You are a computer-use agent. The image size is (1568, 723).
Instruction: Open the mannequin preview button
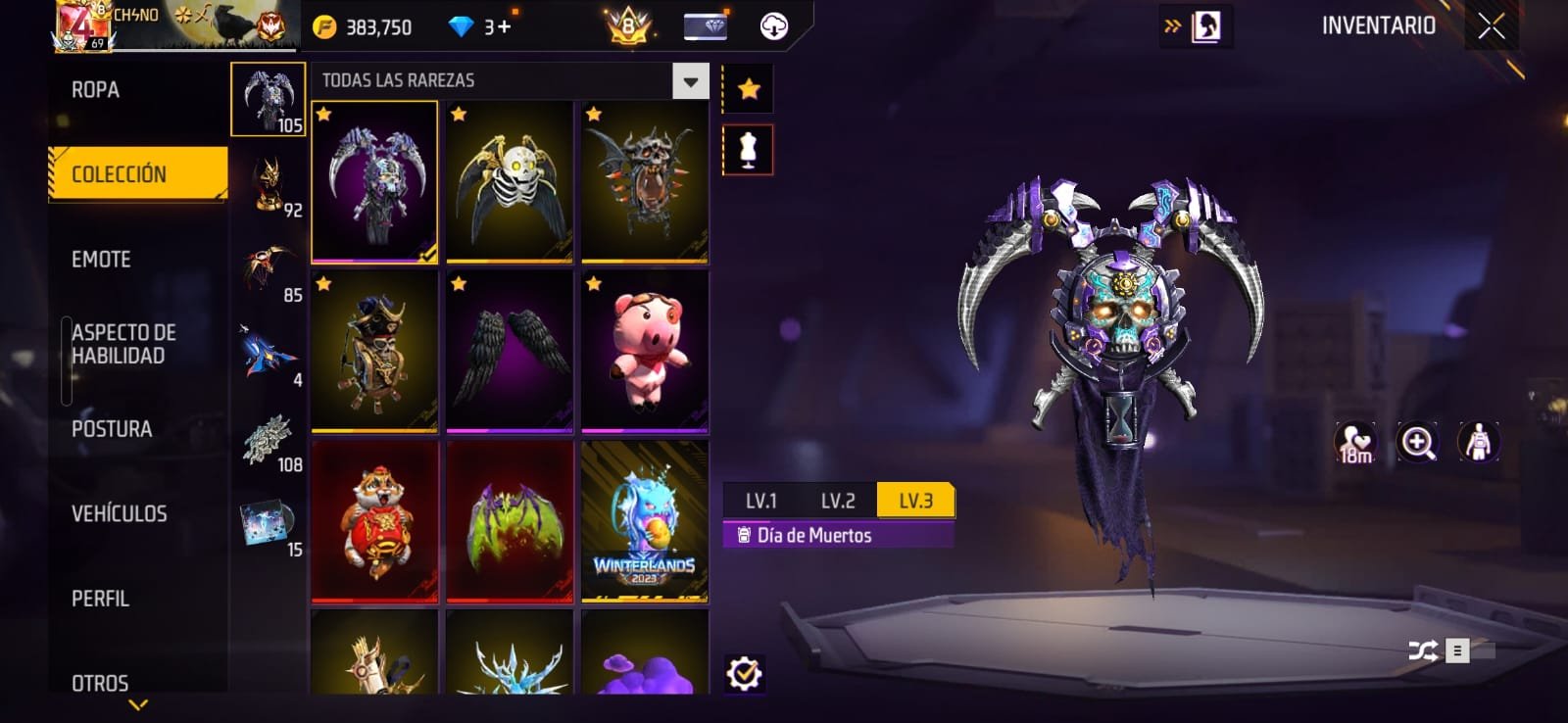[x=748, y=150]
